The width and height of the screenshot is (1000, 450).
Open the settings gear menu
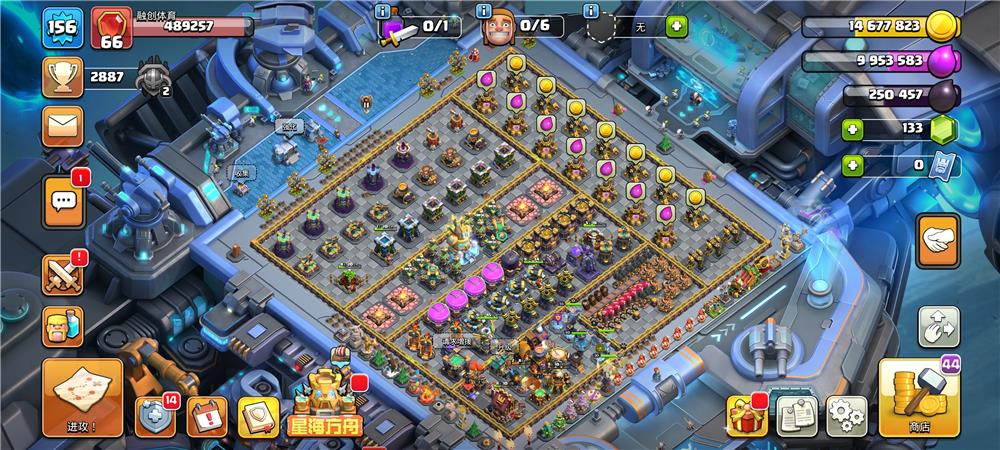pyautogui.click(x=846, y=415)
